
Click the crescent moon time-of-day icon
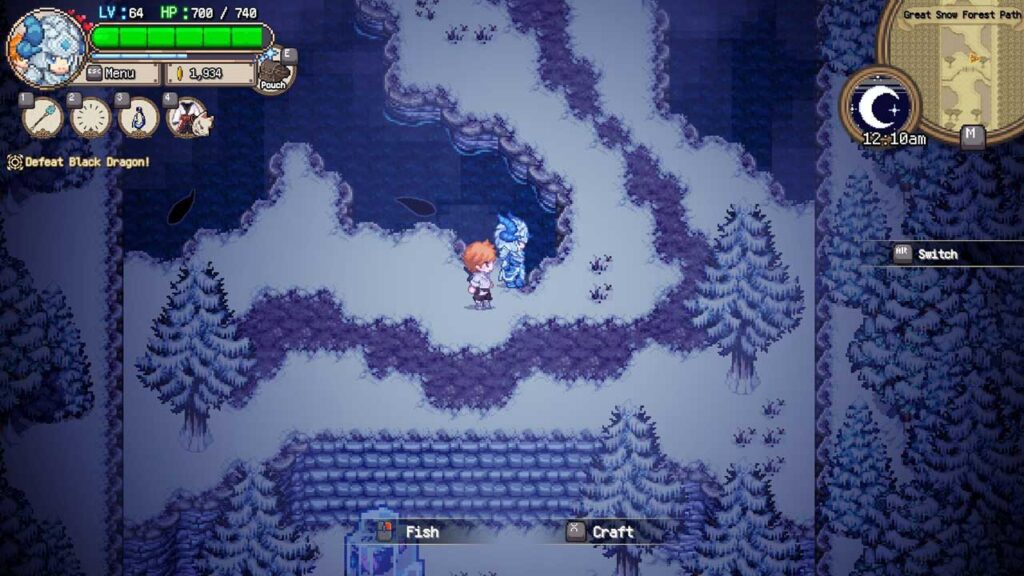878,103
